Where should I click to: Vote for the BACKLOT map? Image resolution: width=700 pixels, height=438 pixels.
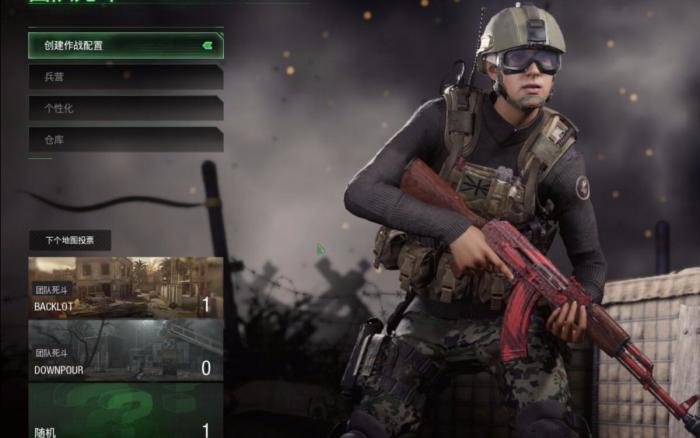125,287
